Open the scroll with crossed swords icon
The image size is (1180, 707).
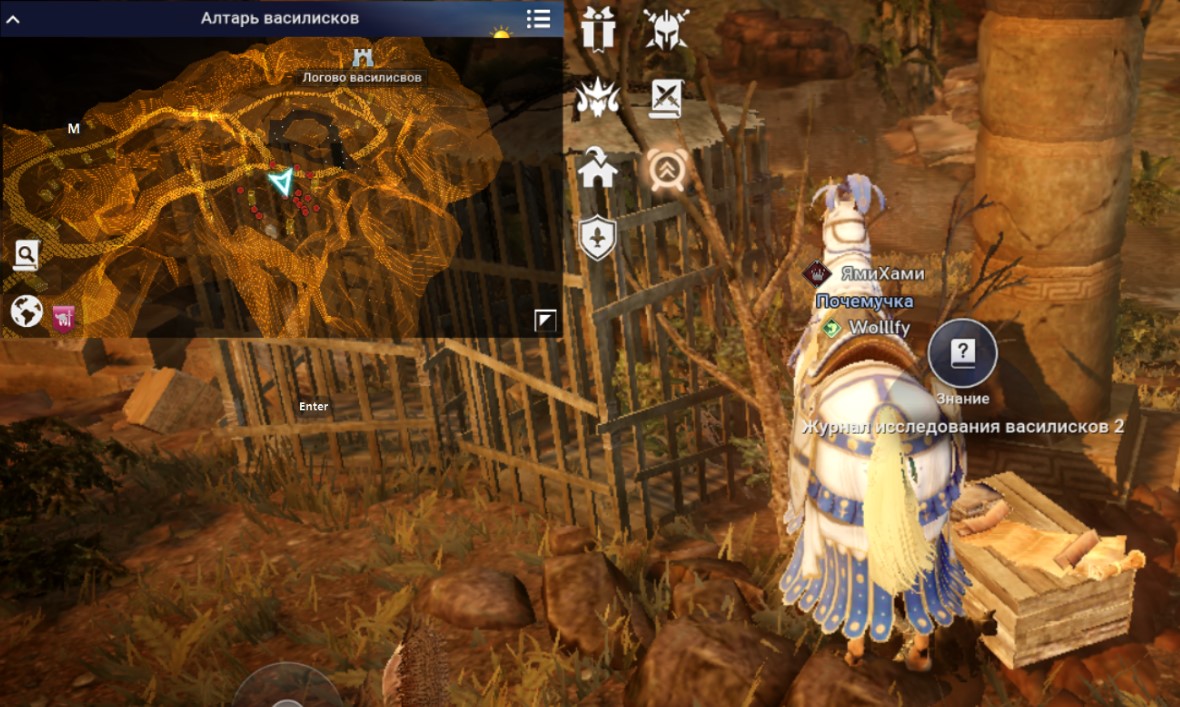click(666, 98)
